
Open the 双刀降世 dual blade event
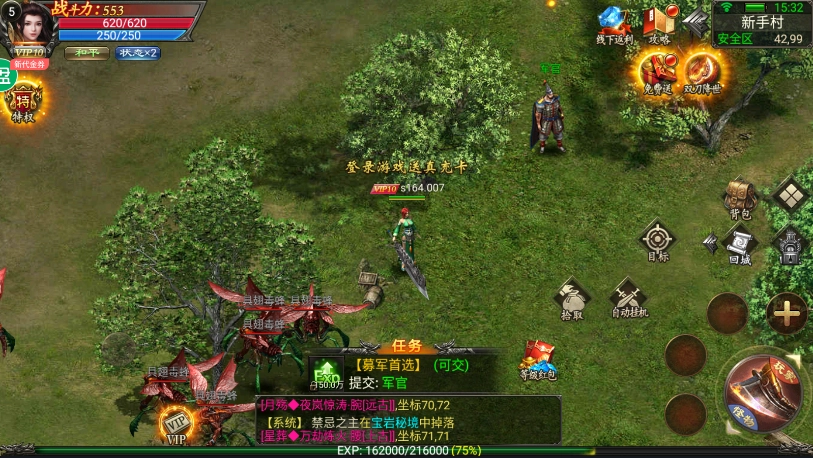702,72
